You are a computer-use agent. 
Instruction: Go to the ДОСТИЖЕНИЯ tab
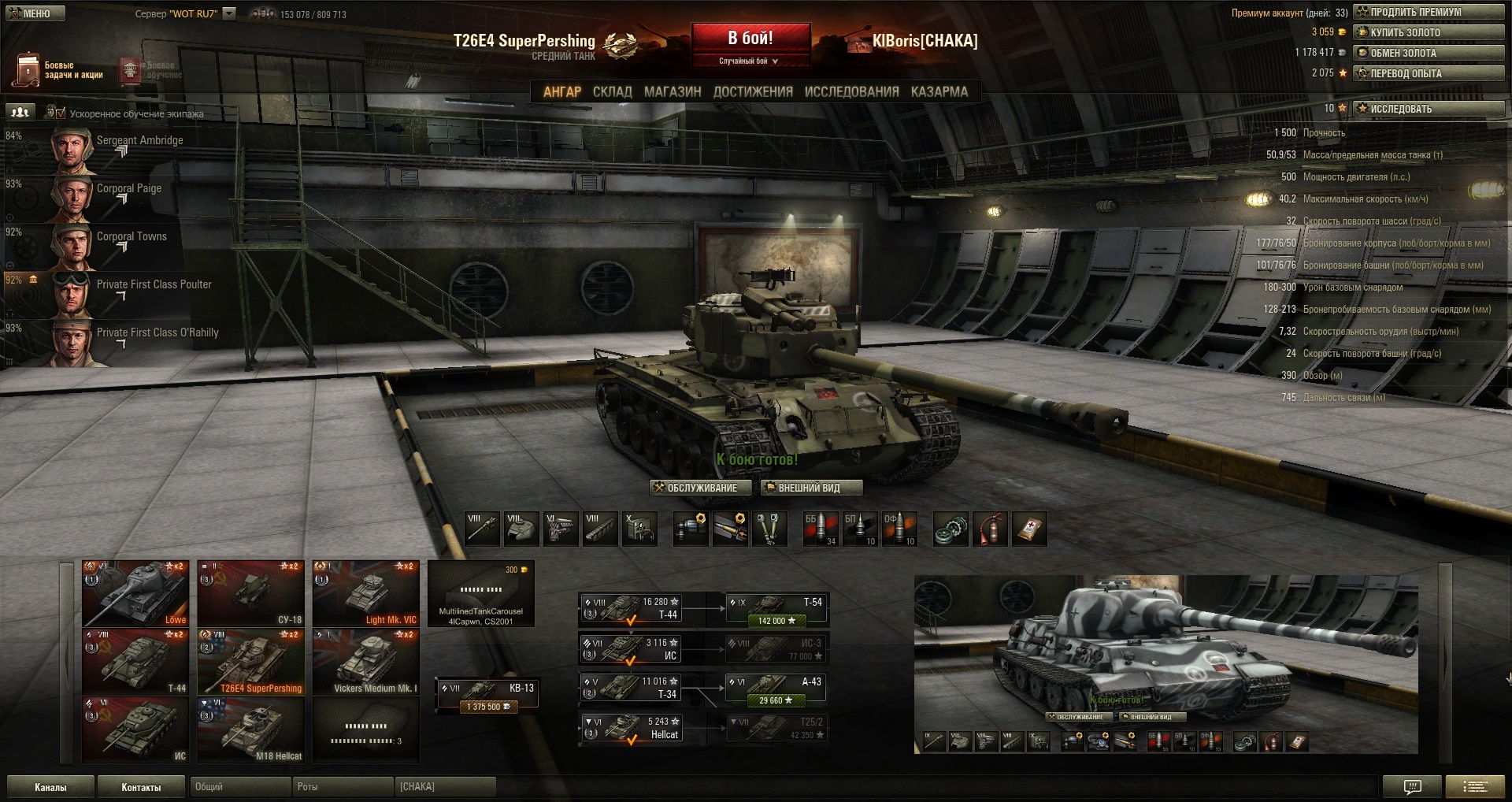[x=752, y=91]
